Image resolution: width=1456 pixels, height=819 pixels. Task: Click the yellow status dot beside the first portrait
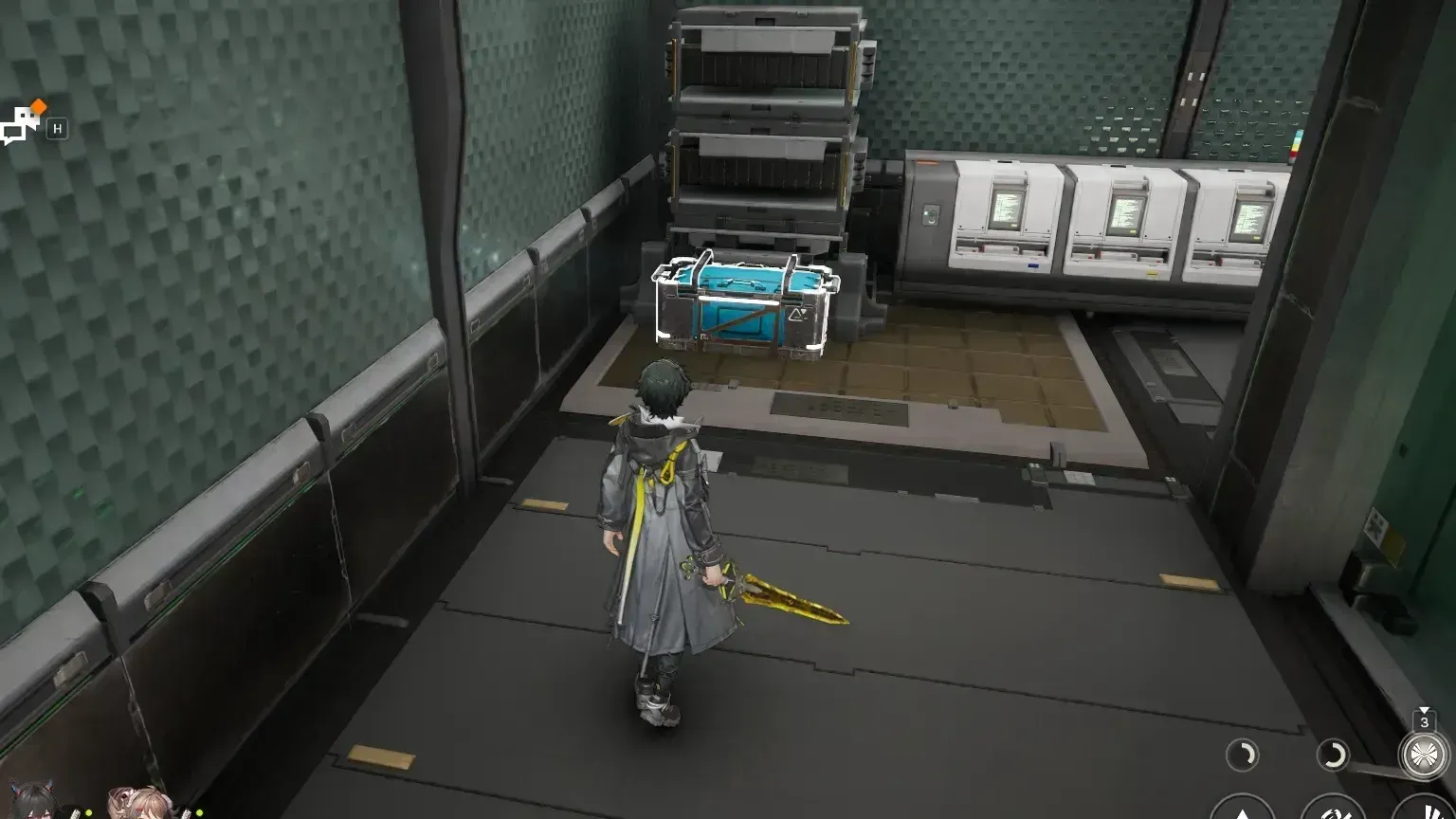tap(89, 812)
